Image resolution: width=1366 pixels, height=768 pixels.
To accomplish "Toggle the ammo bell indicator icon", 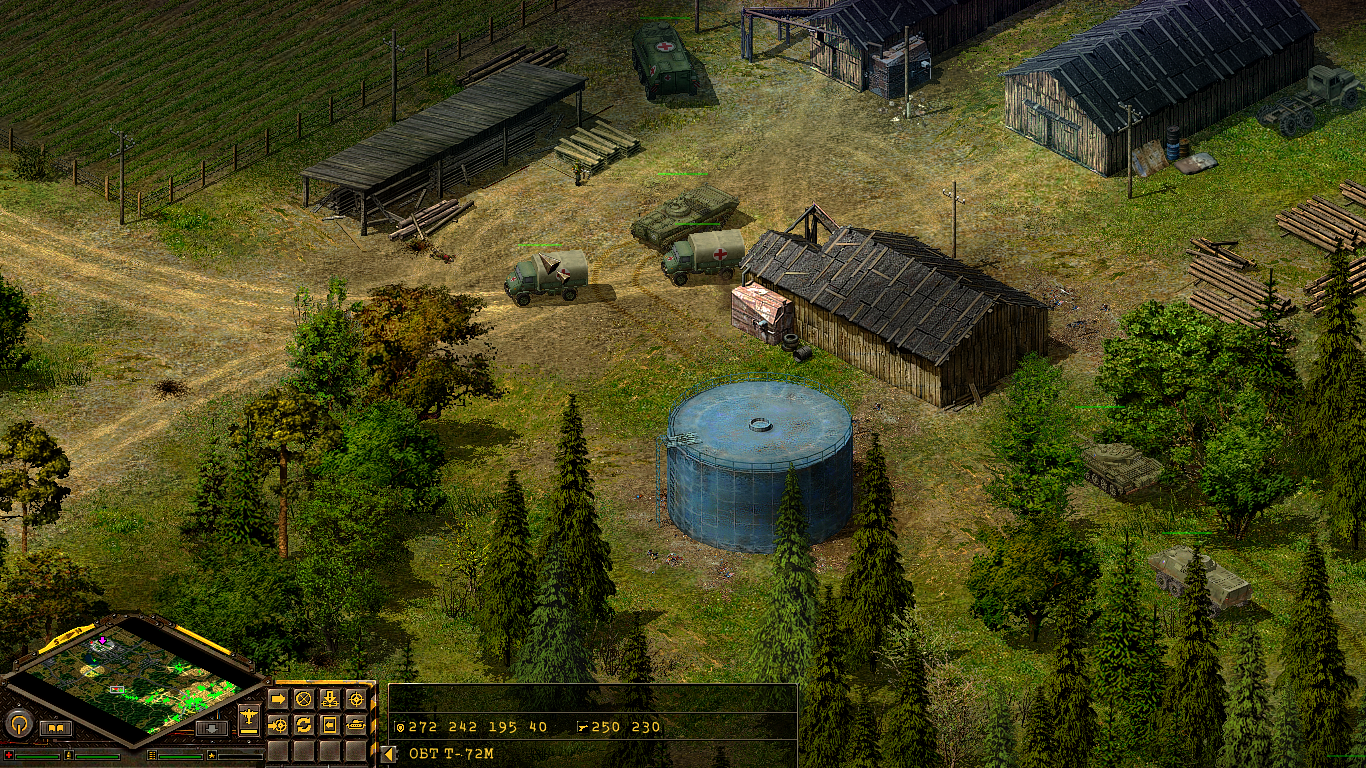I will [69, 755].
